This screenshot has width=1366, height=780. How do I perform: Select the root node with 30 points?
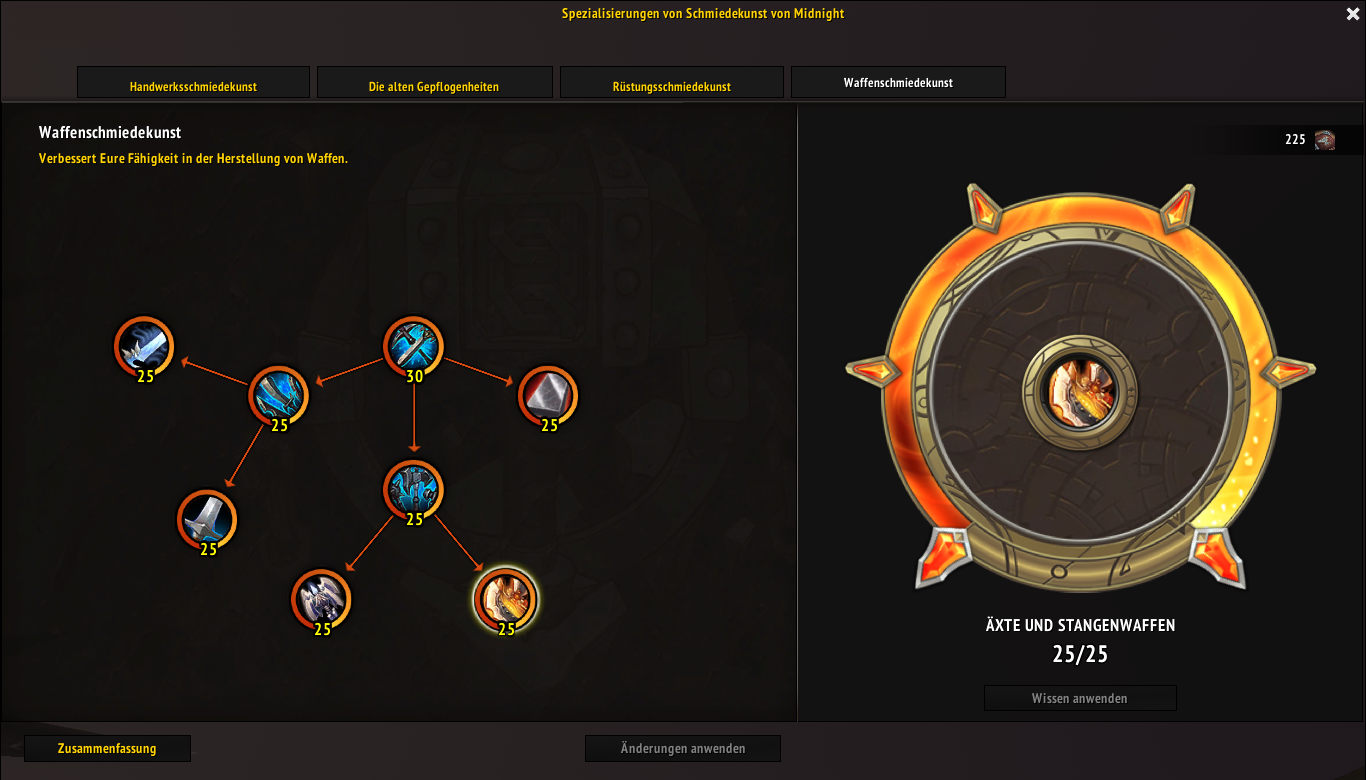pyautogui.click(x=413, y=346)
